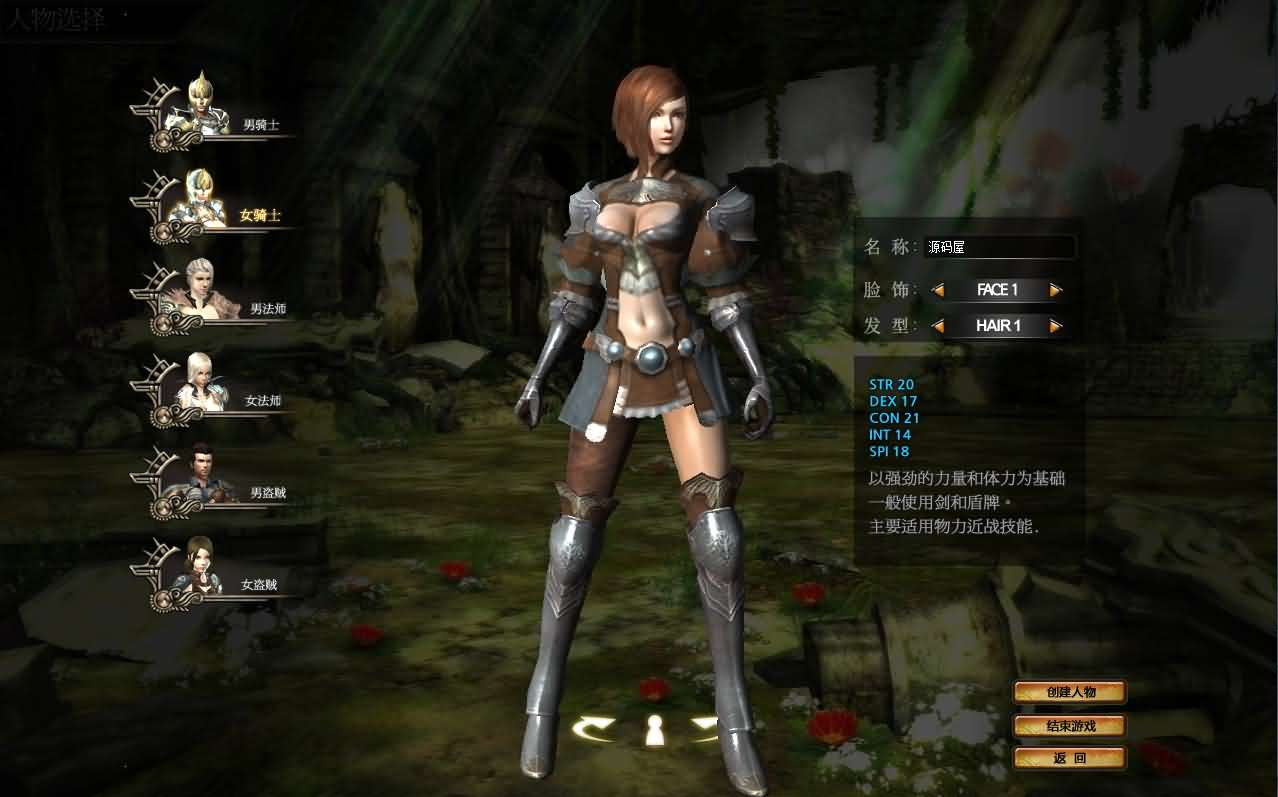
Task: Click the character name input field
Action: [x=999, y=247]
